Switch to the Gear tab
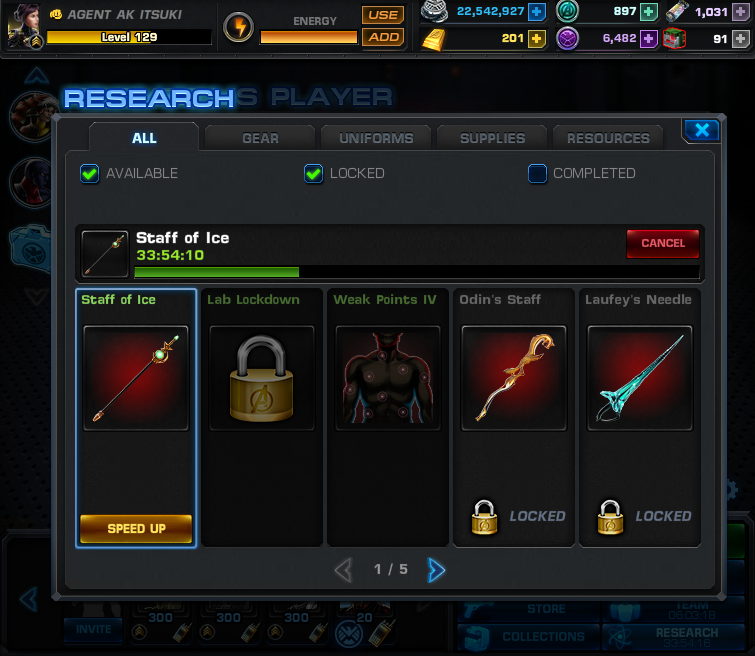This screenshot has width=755, height=656. coord(260,138)
